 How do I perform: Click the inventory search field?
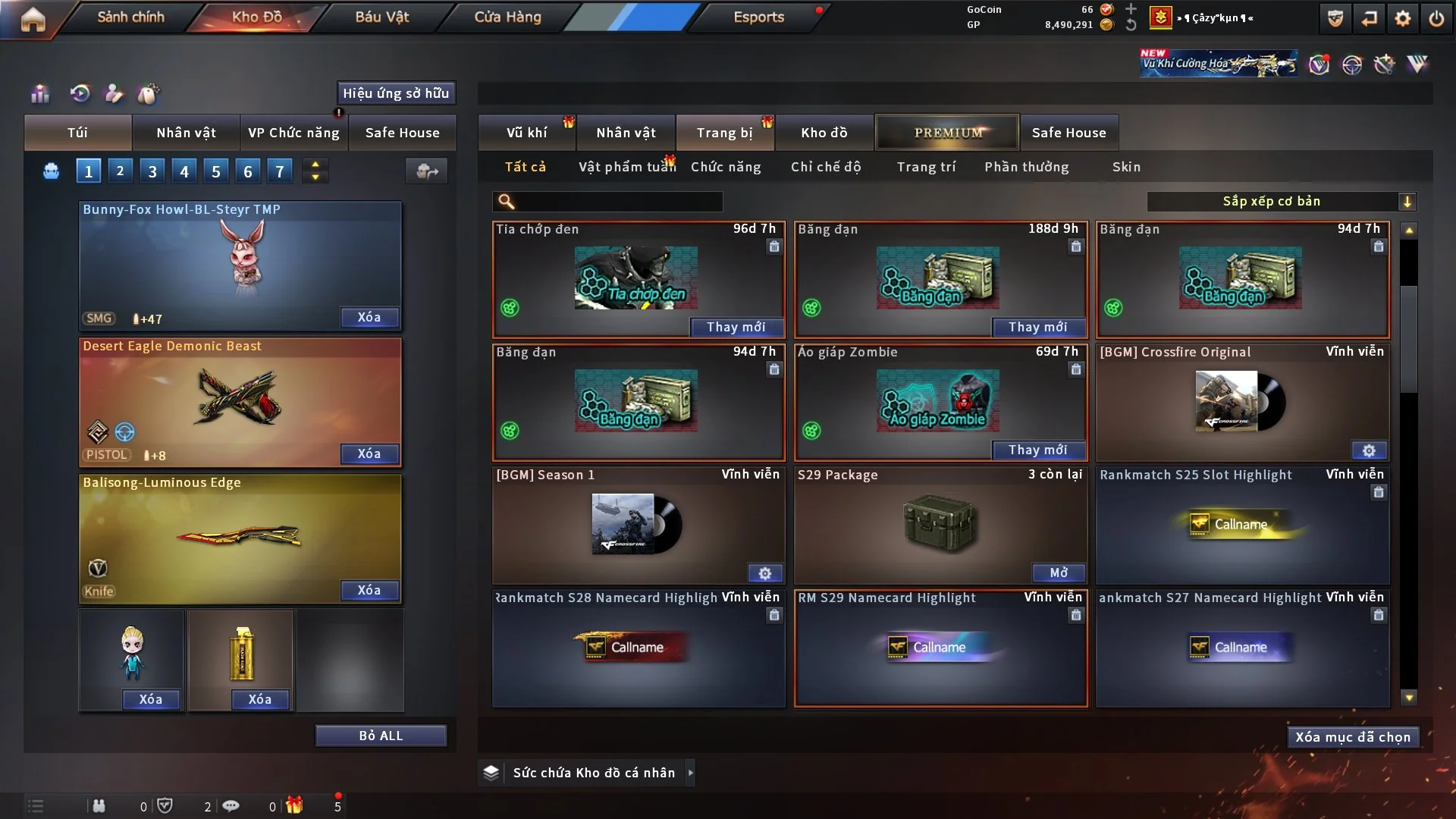pyautogui.click(x=618, y=202)
